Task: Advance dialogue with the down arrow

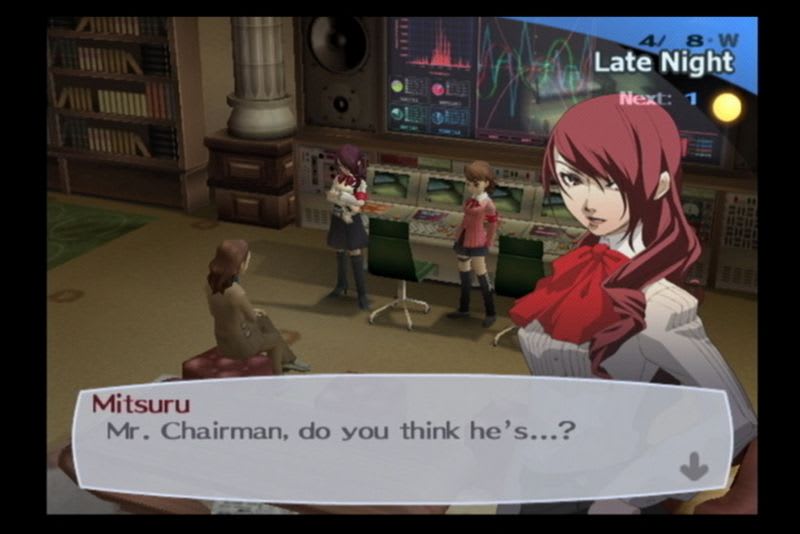Action: (x=693, y=466)
